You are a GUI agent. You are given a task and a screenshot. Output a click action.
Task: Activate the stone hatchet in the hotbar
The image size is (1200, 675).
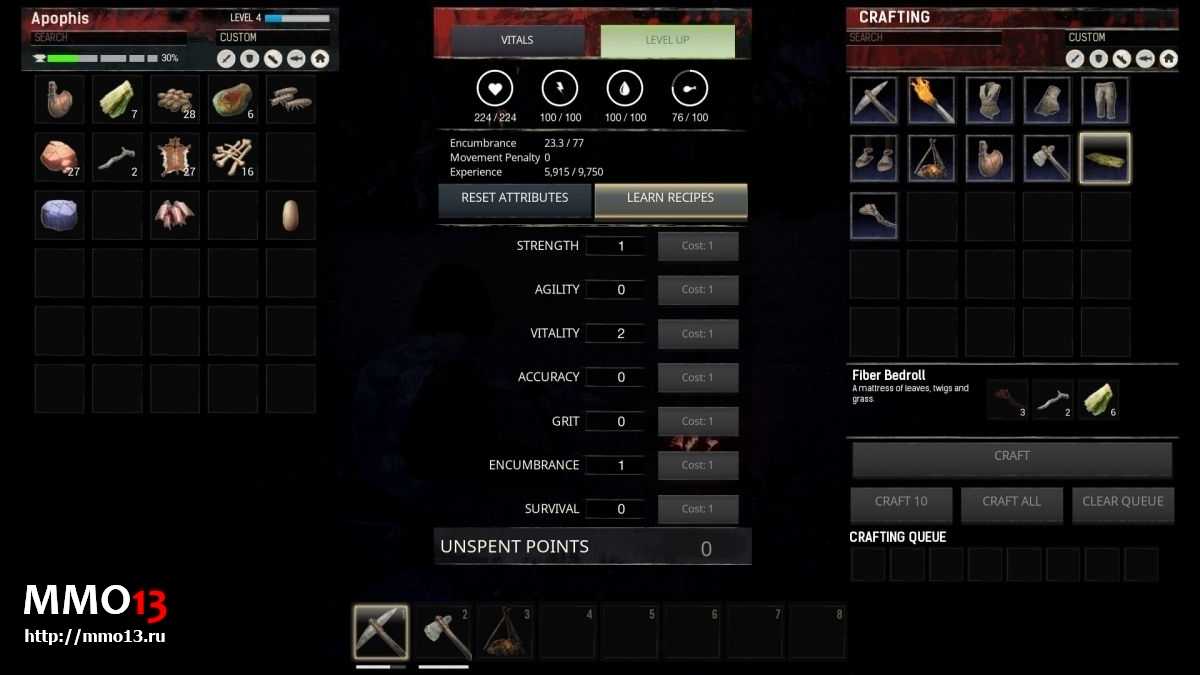(443, 631)
